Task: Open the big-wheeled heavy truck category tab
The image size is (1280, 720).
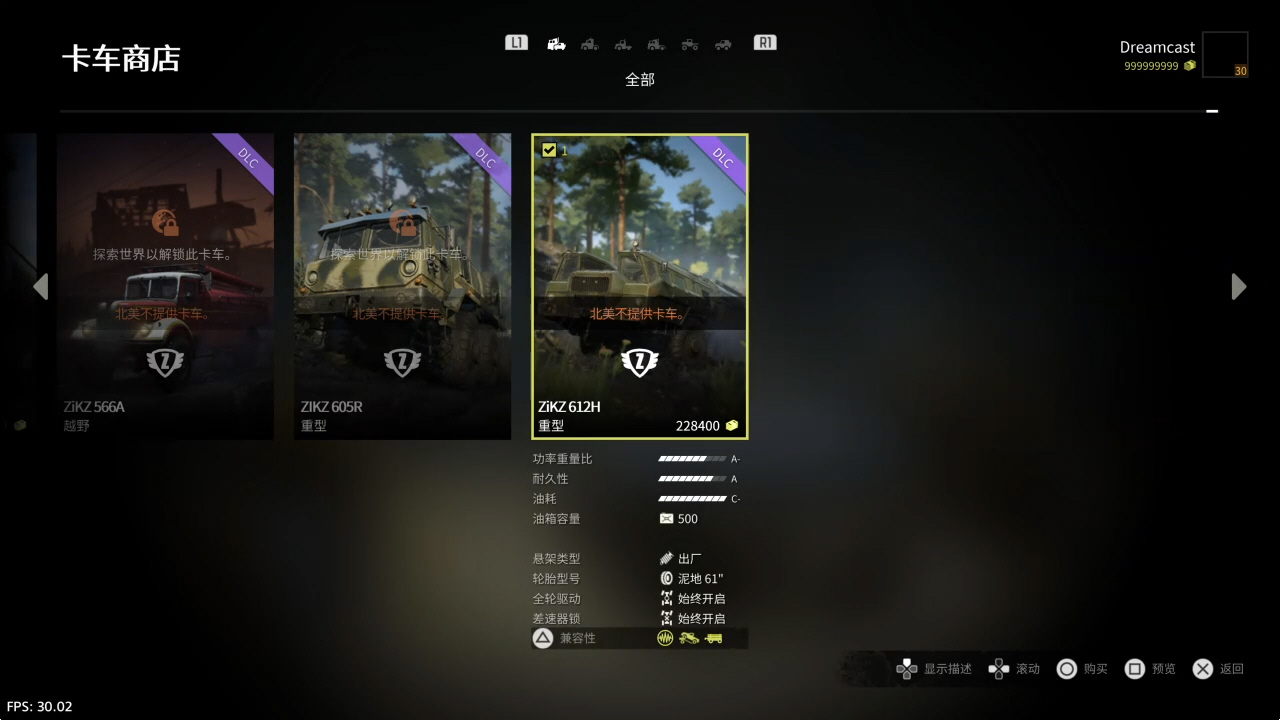Action: (689, 44)
